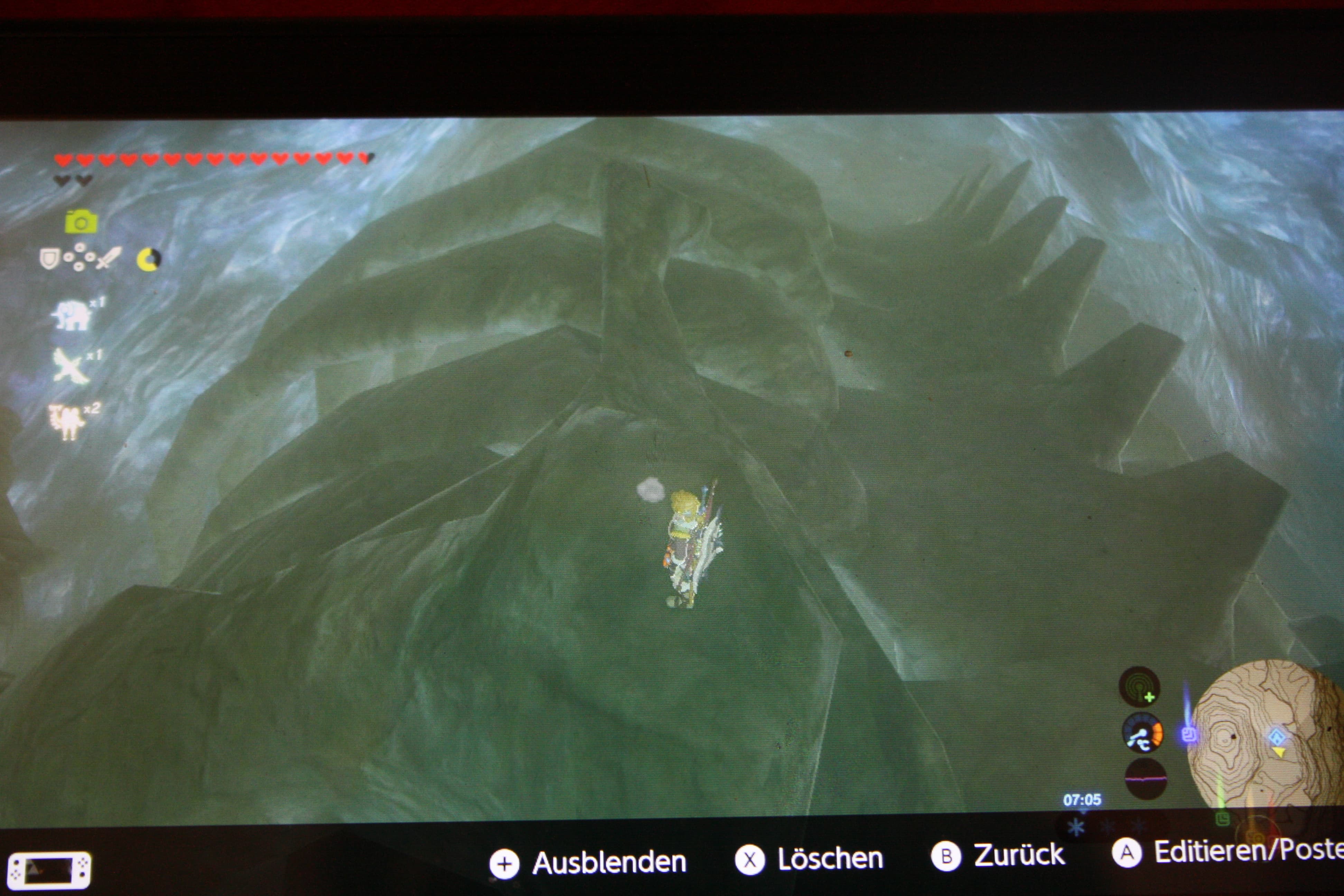Click the shield quick-select icon
Image resolution: width=1344 pixels, height=896 pixels.
(x=49, y=258)
